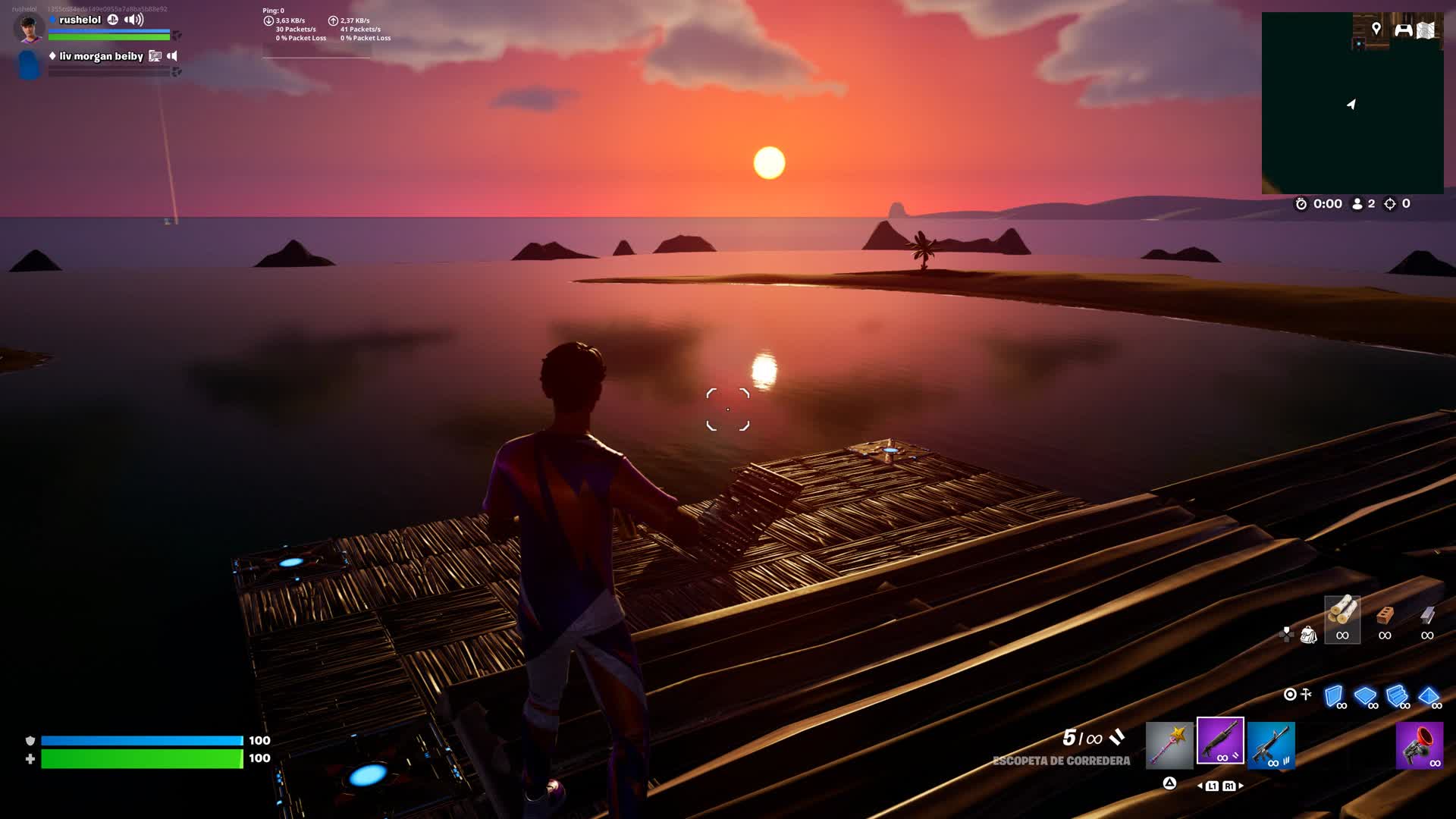Toggle rushelol's voice chat speaker icon
The width and height of the screenshot is (1456, 819).
[134, 20]
